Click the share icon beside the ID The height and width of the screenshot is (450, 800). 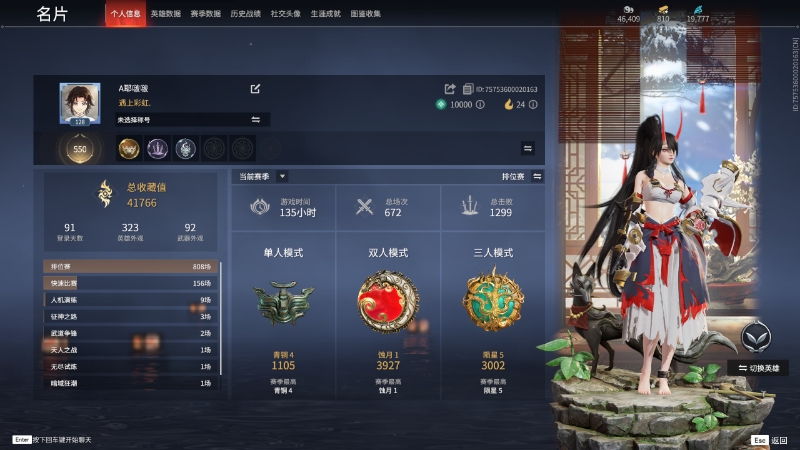click(x=450, y=89)
